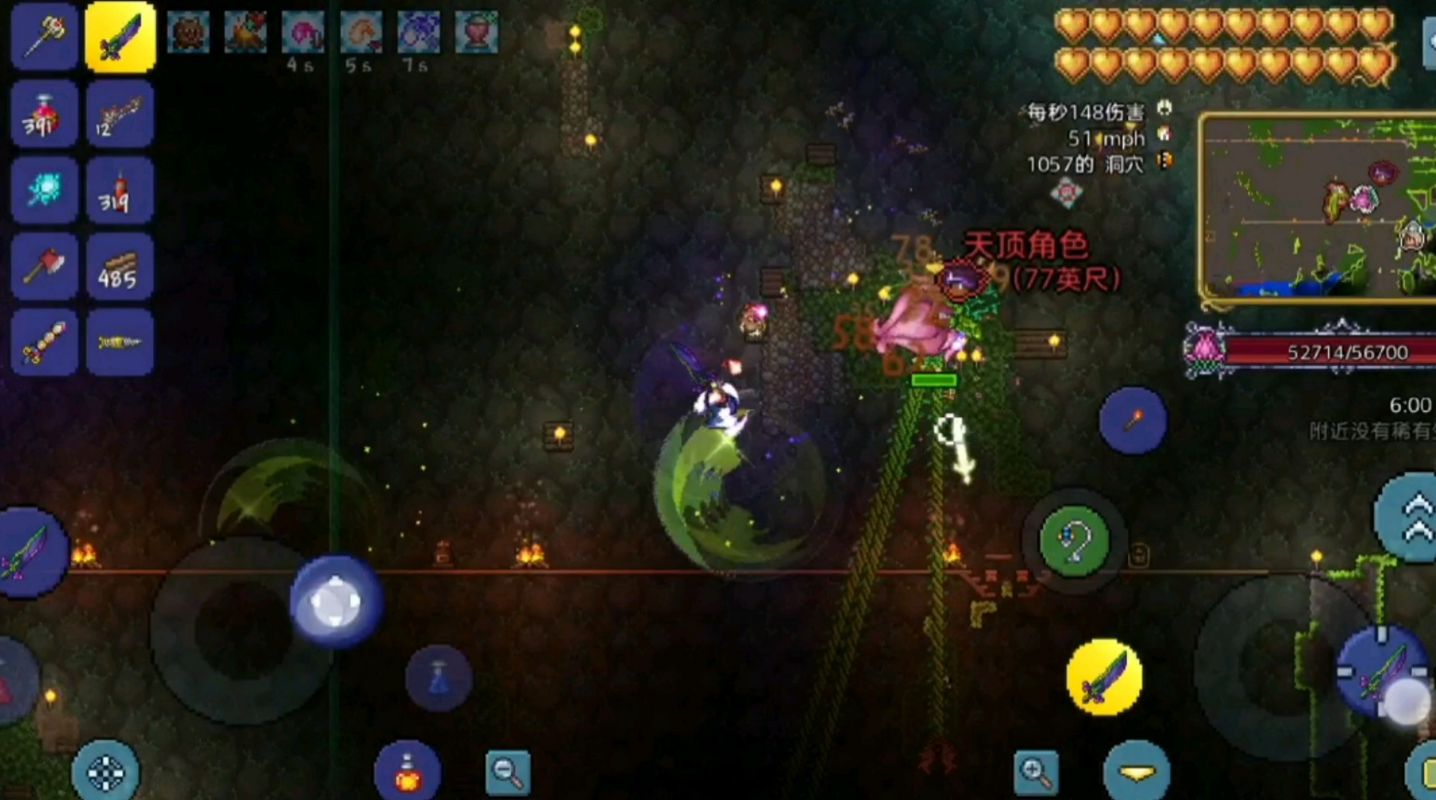Choose the gun slot with 12 count
This screenshot has width=1436, height=800.
(x=120, y=114)
